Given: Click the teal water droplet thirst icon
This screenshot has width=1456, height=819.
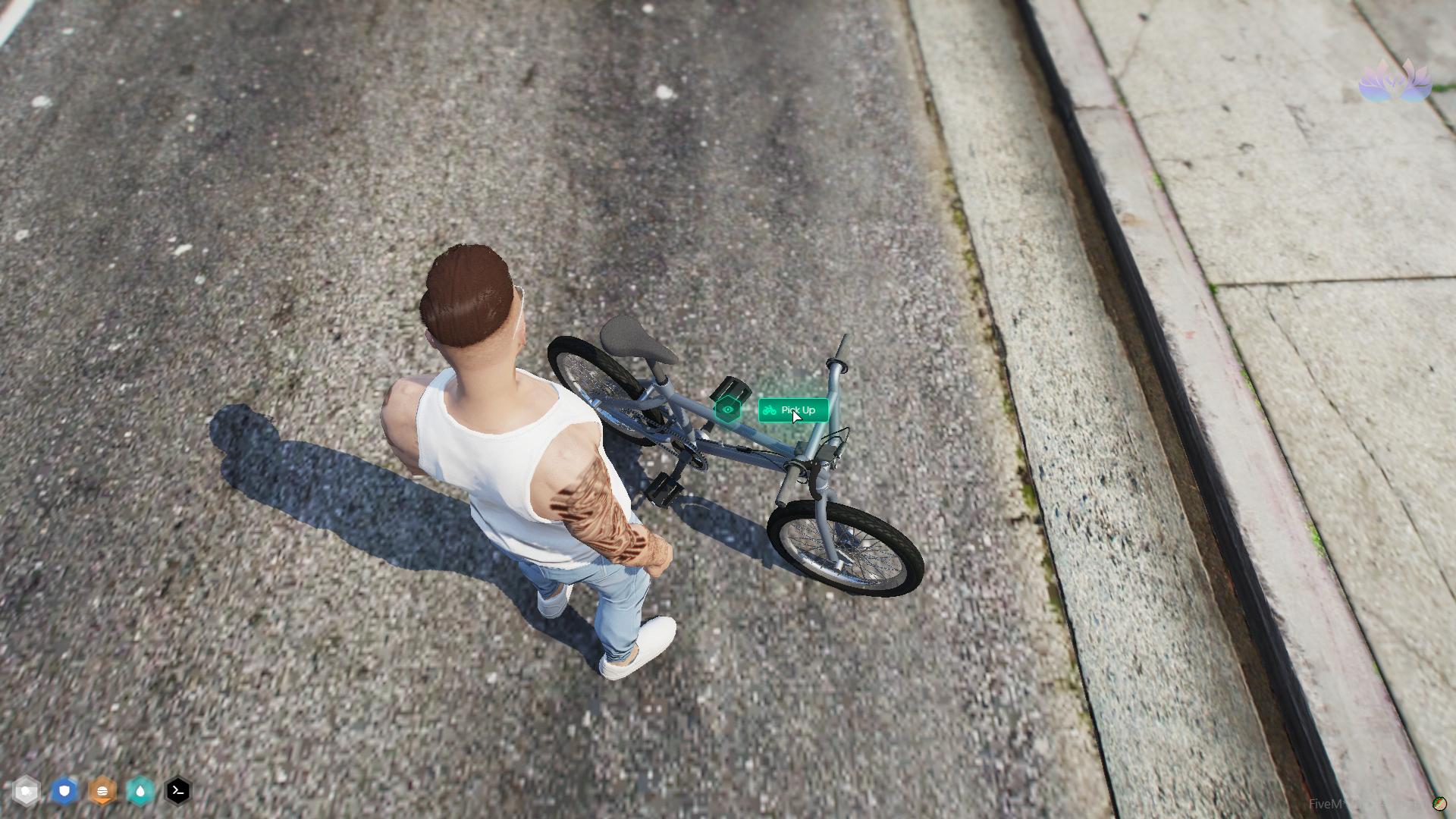Looking at the screenshot, I should coord(140,791).
